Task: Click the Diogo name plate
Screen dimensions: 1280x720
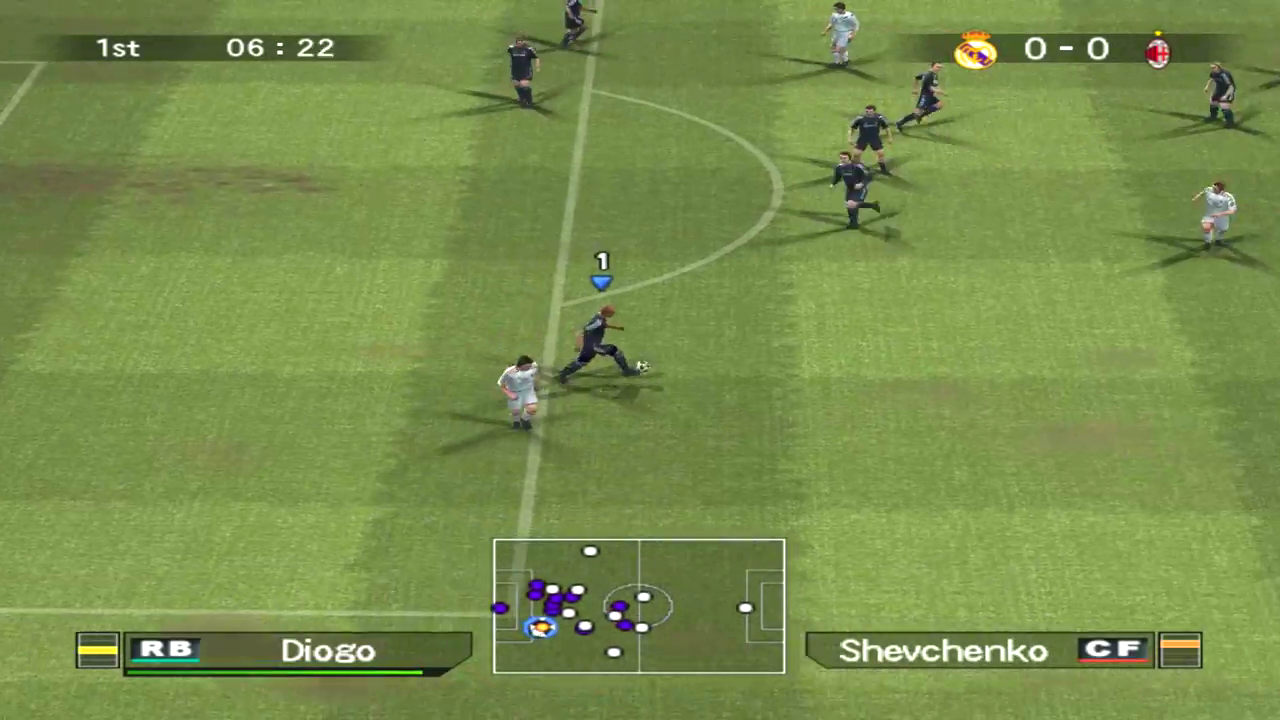Action: [x=327, y=650]
